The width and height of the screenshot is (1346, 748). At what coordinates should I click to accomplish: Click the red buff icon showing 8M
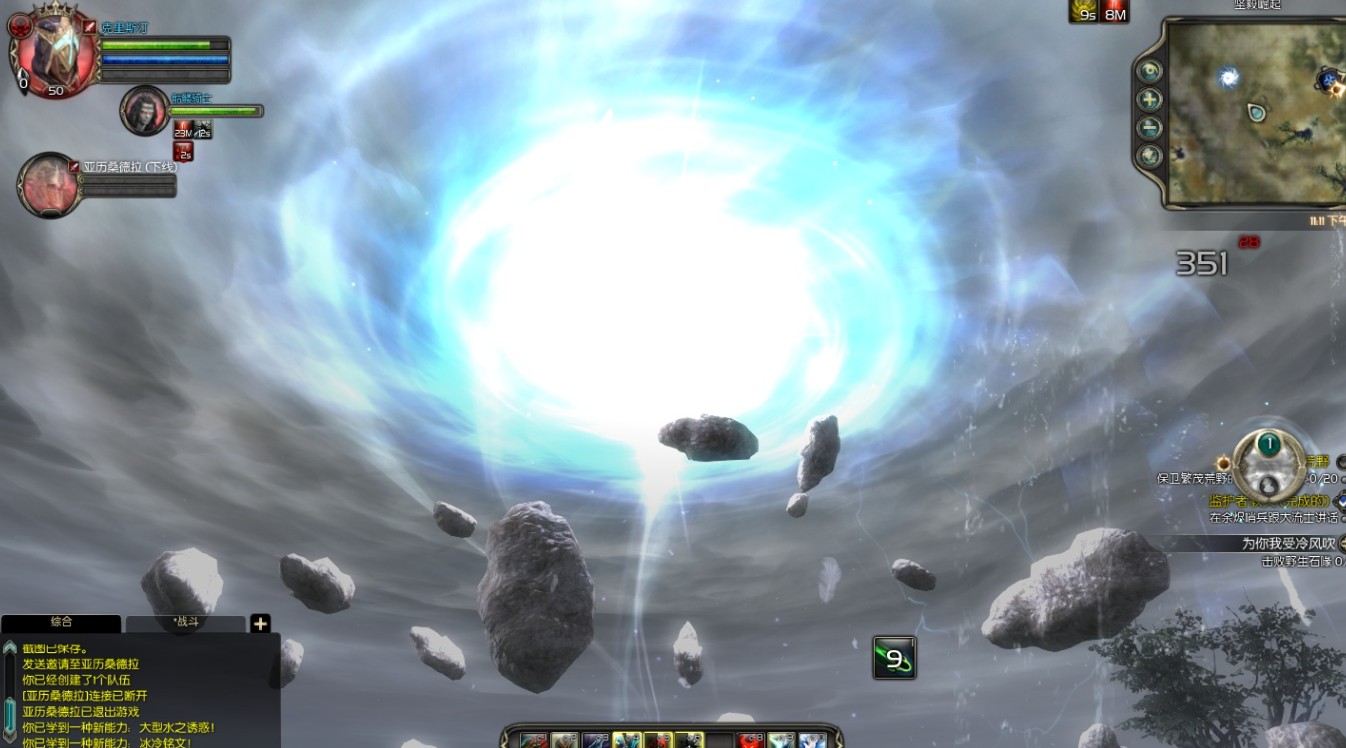(1115, 11)
